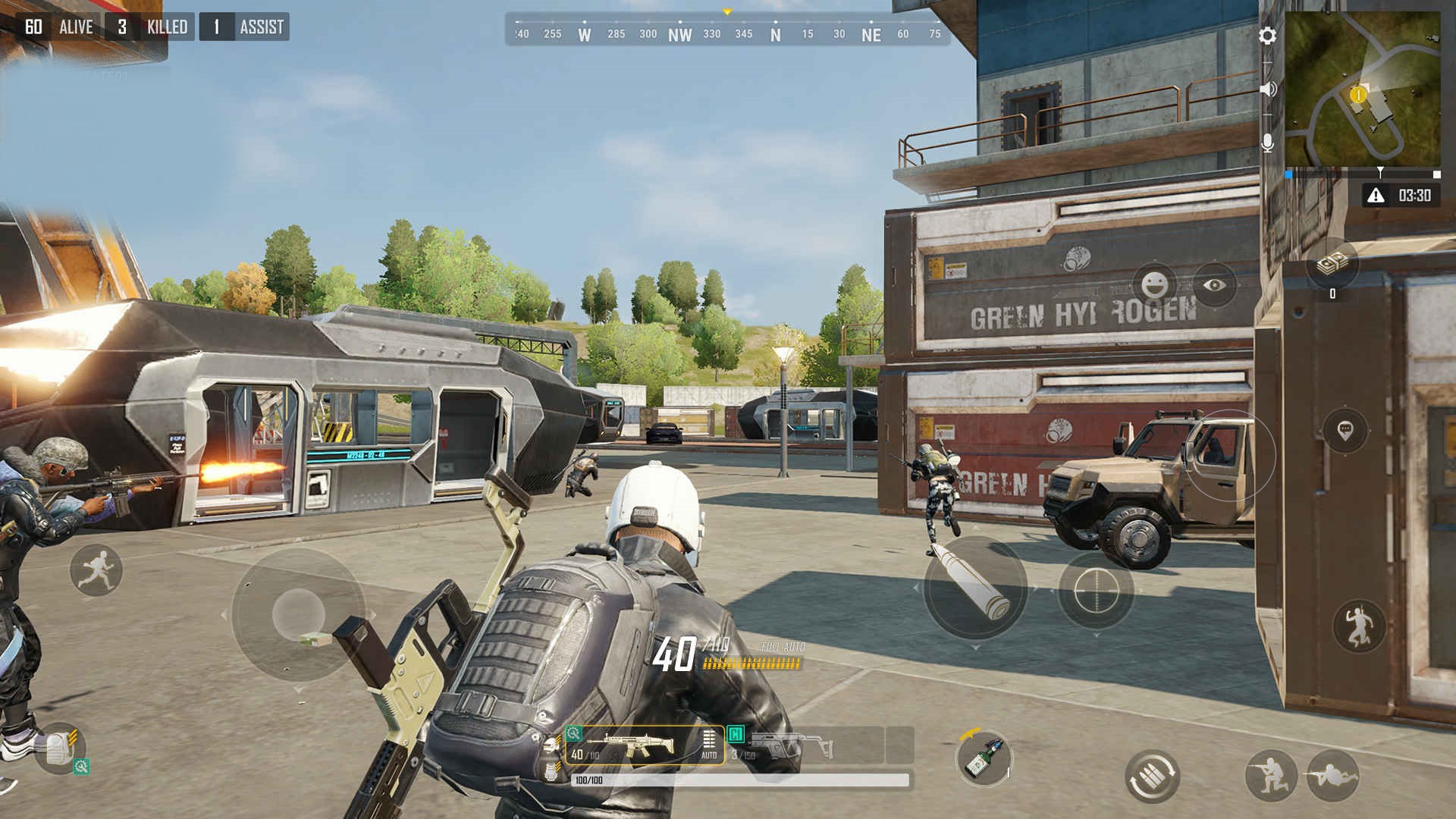Open the backpack inventory
Viewport: 1456px width, 819px height.
(x=59, y=749)
